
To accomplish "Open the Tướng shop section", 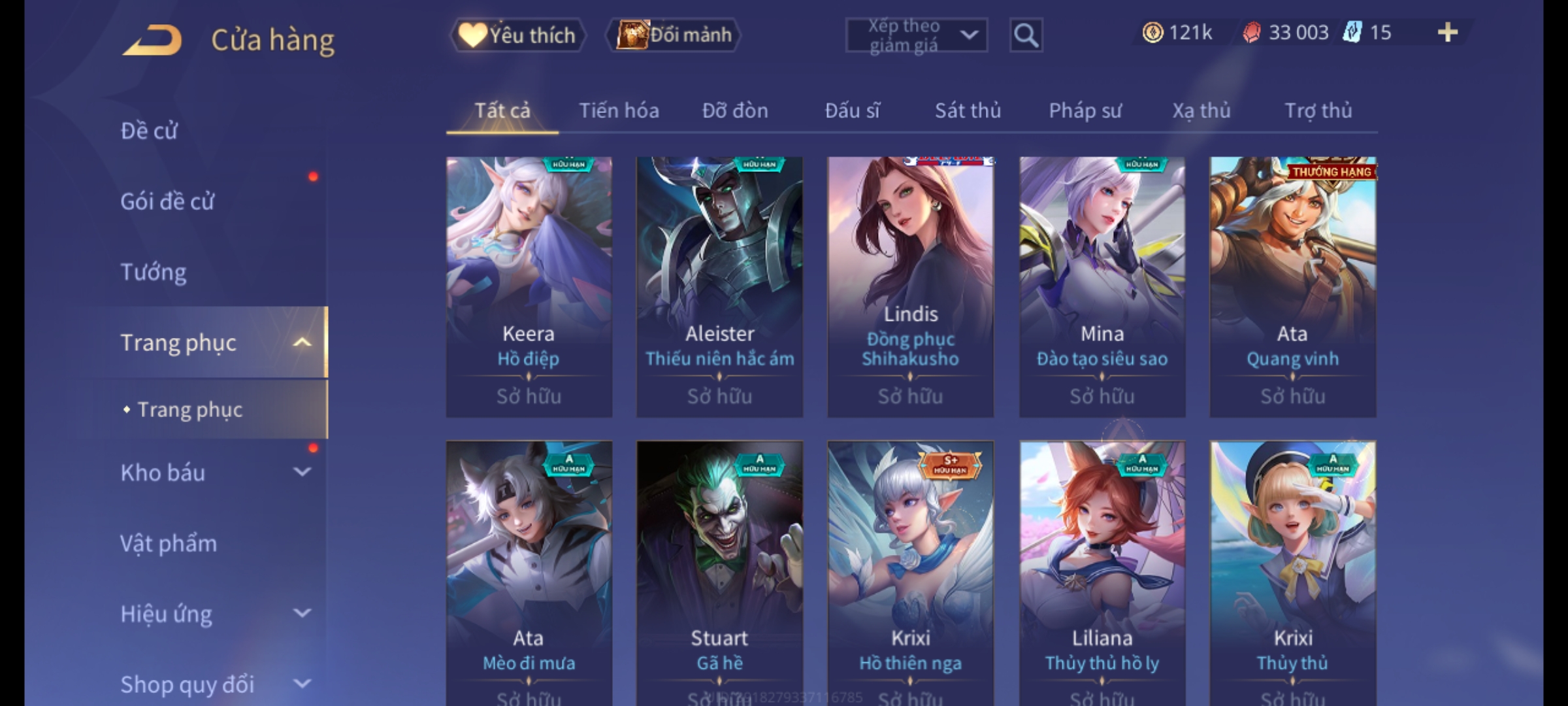I will [154, 272].
